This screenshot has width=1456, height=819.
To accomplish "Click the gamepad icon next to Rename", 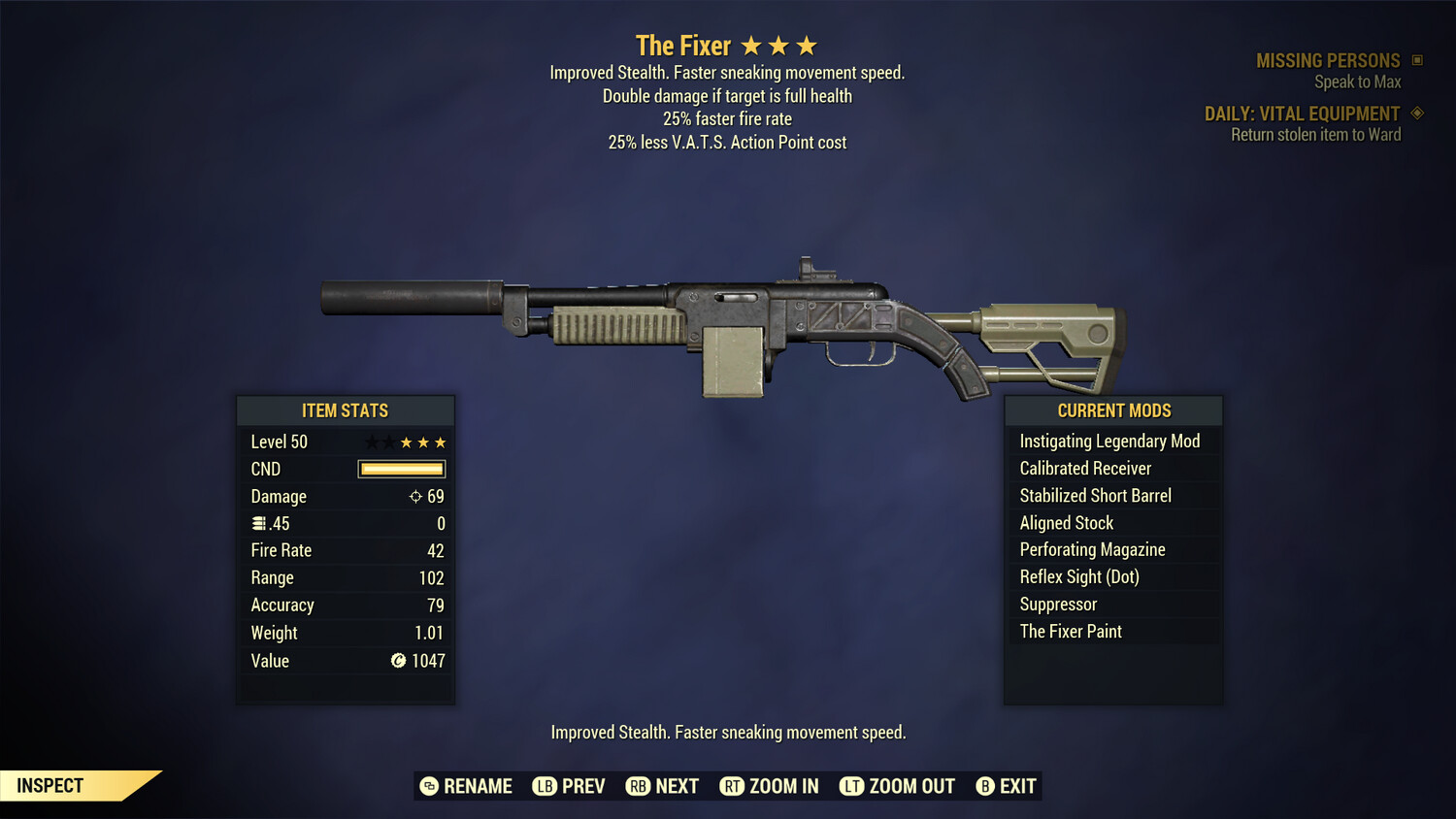I will [428, 786].
